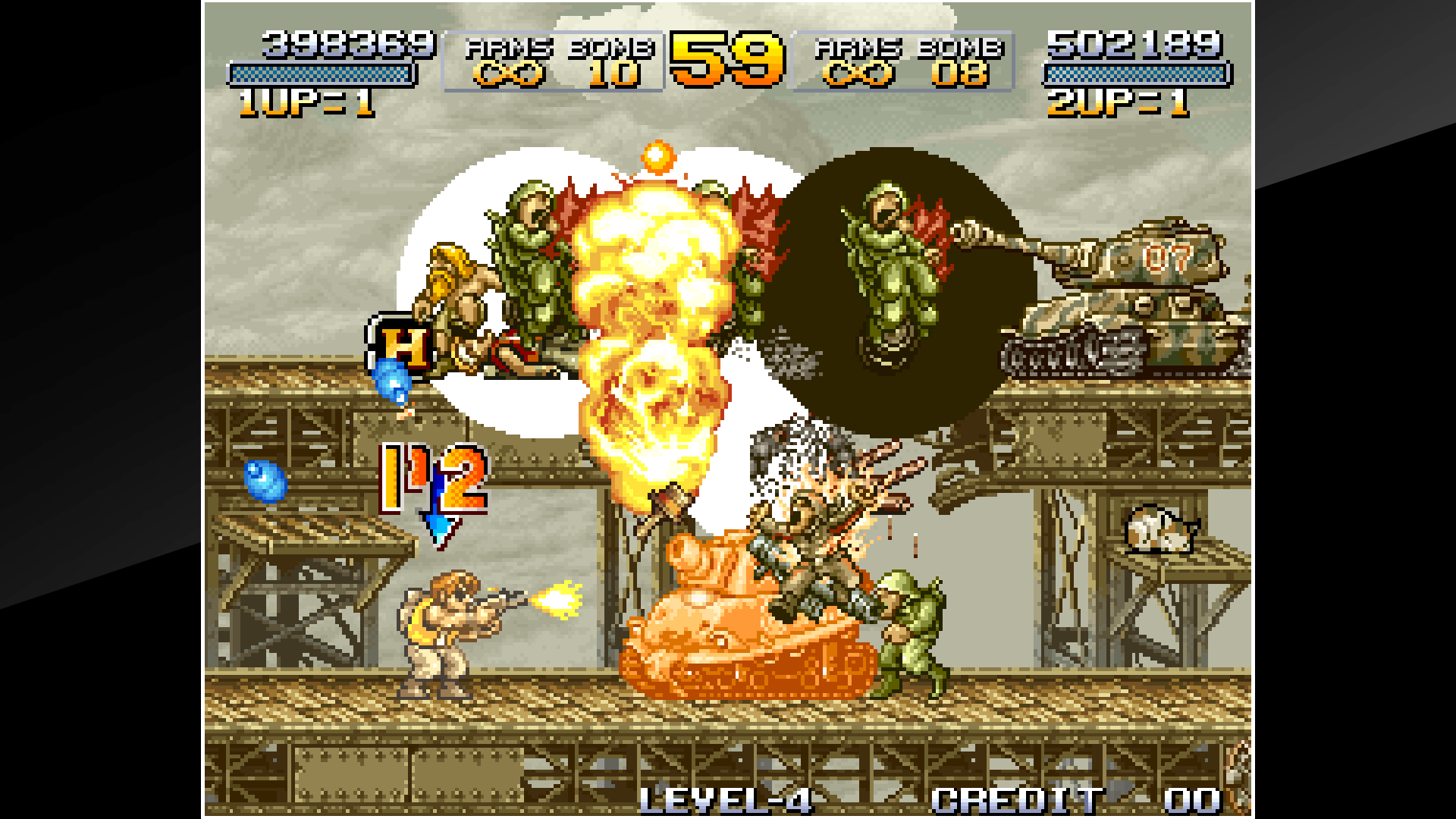Toggle Player 2's health bar display
1456x819 pixels.
[x=1137, y=76]
